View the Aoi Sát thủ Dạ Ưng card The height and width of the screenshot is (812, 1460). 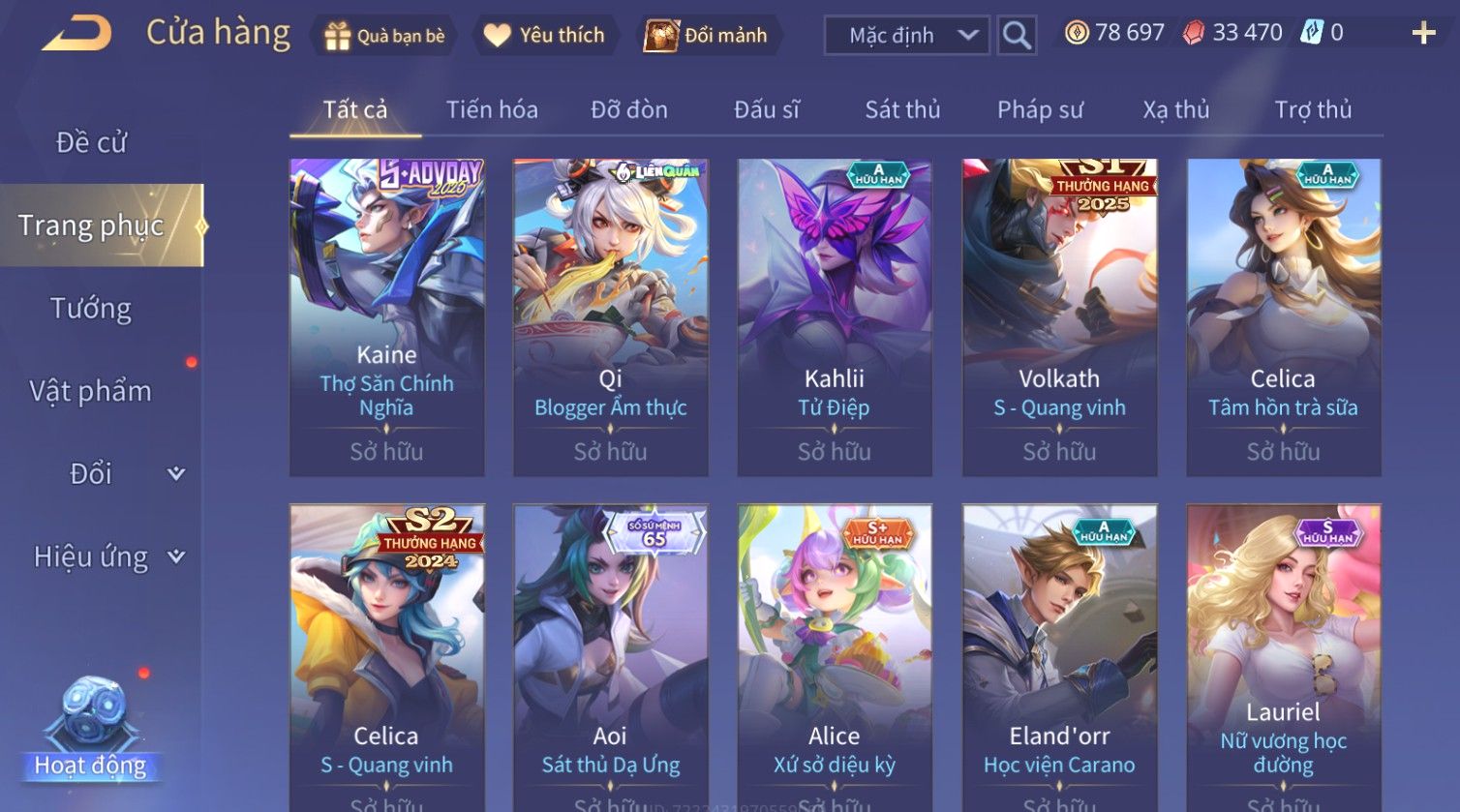coord(610,658)
